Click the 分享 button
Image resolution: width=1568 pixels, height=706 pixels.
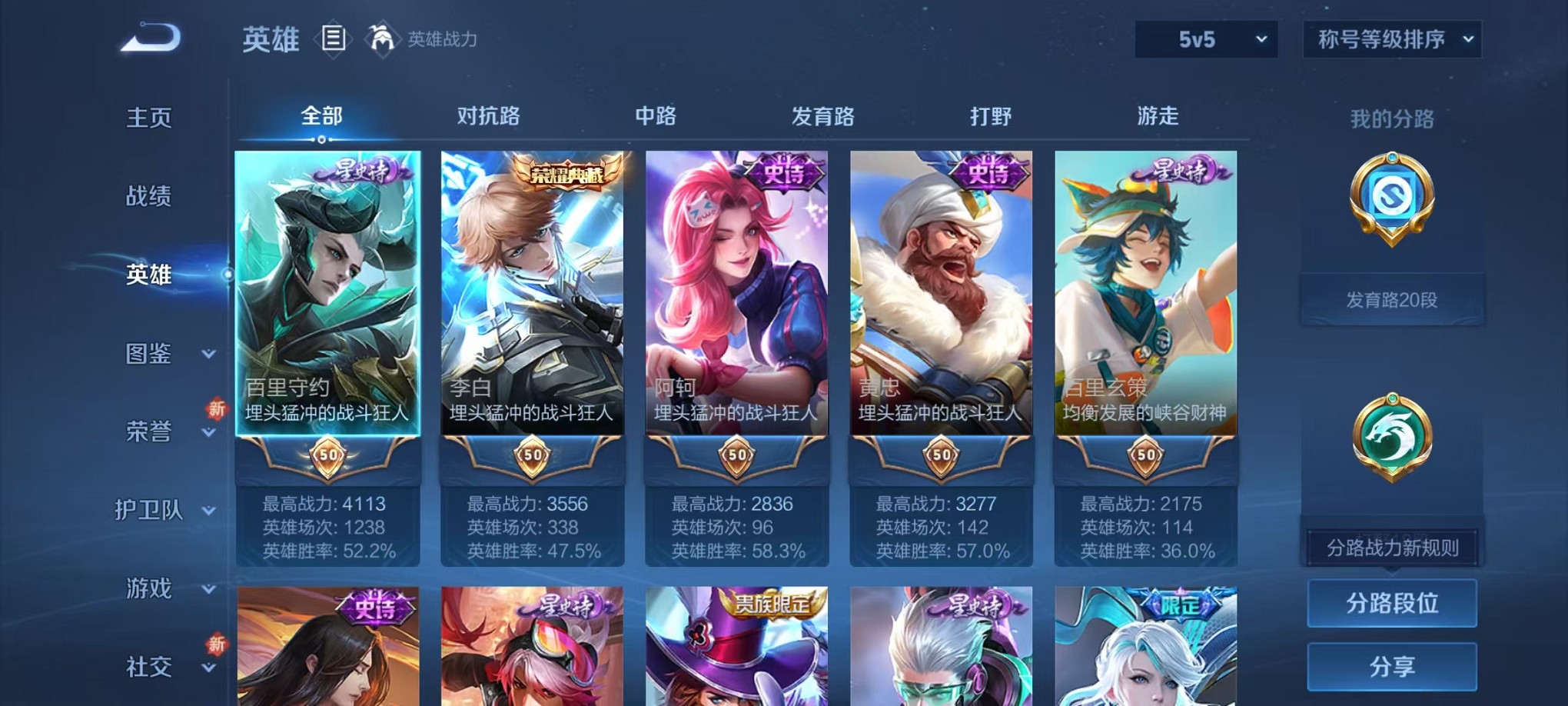click(1392, 666)
